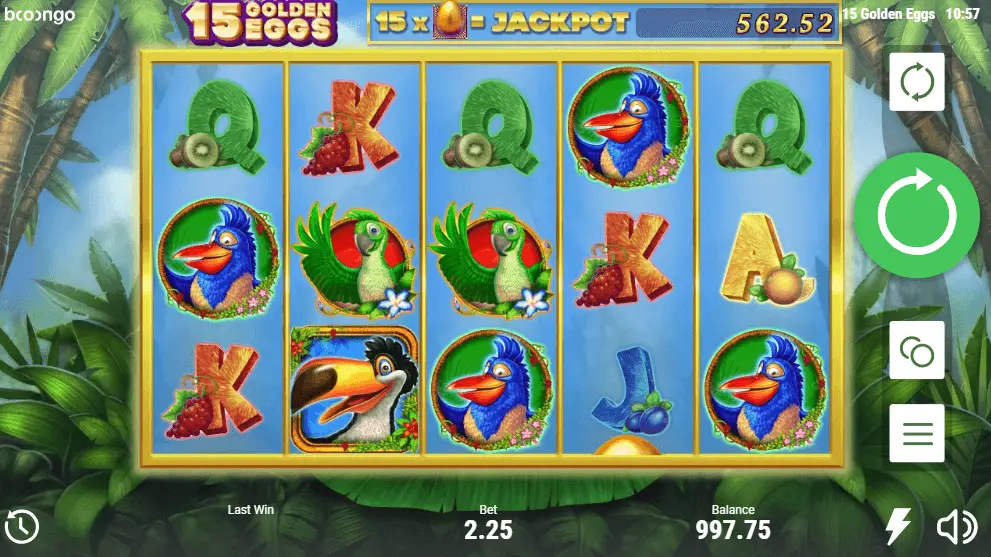Open the bet coin settings
Viewport: 991px width, 557px height.
pos(916,350)
